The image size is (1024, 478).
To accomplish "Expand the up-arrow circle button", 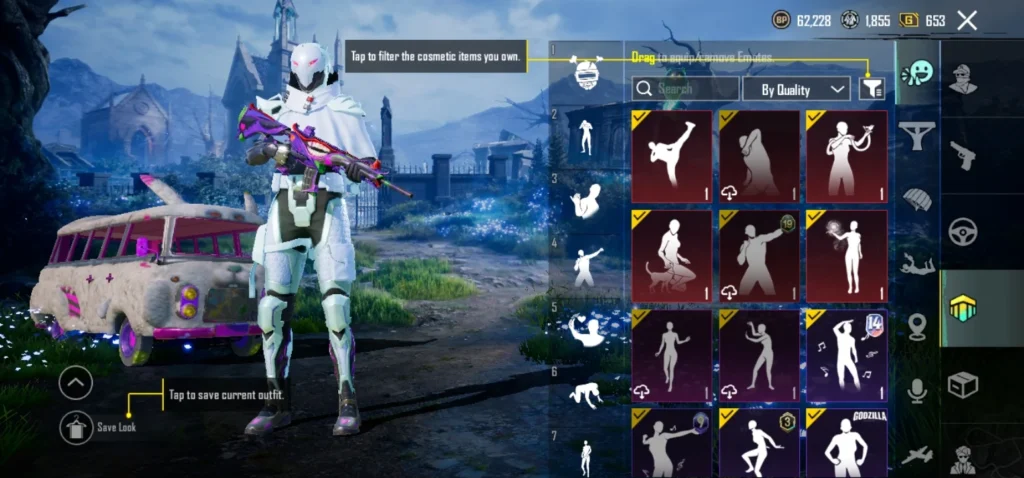I will [x=76, y=382].
